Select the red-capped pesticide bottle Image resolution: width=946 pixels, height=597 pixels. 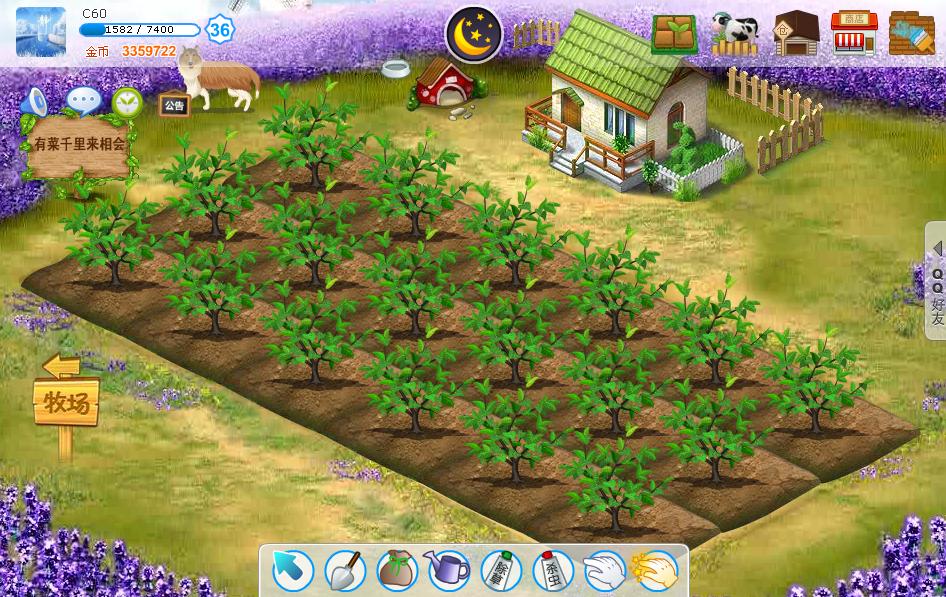click(x=553, y=571)
